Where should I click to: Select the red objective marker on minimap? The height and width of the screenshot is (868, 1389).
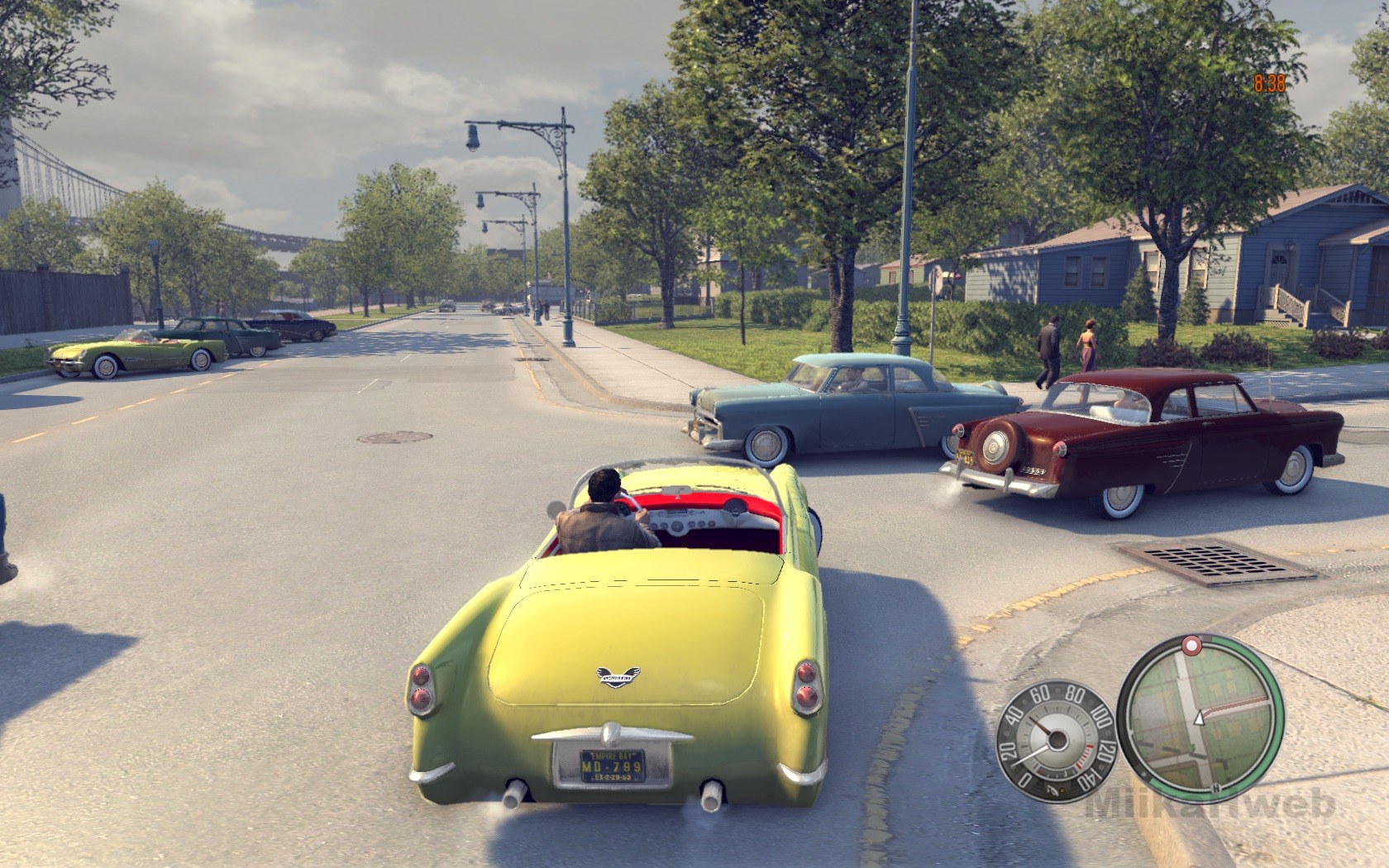(x=1191, y=644)
